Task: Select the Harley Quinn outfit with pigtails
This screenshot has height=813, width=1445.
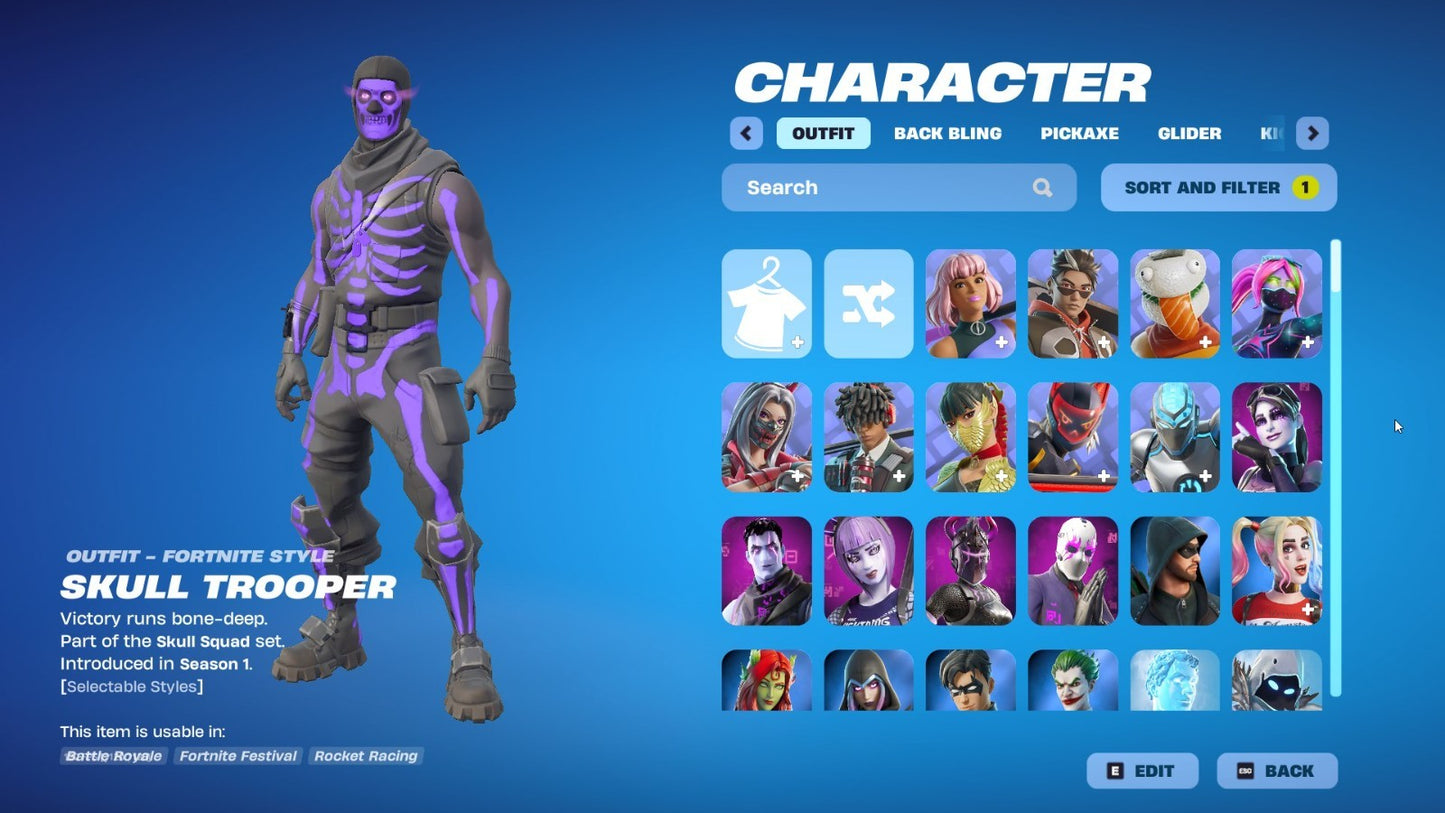Action: point(1276,570)
